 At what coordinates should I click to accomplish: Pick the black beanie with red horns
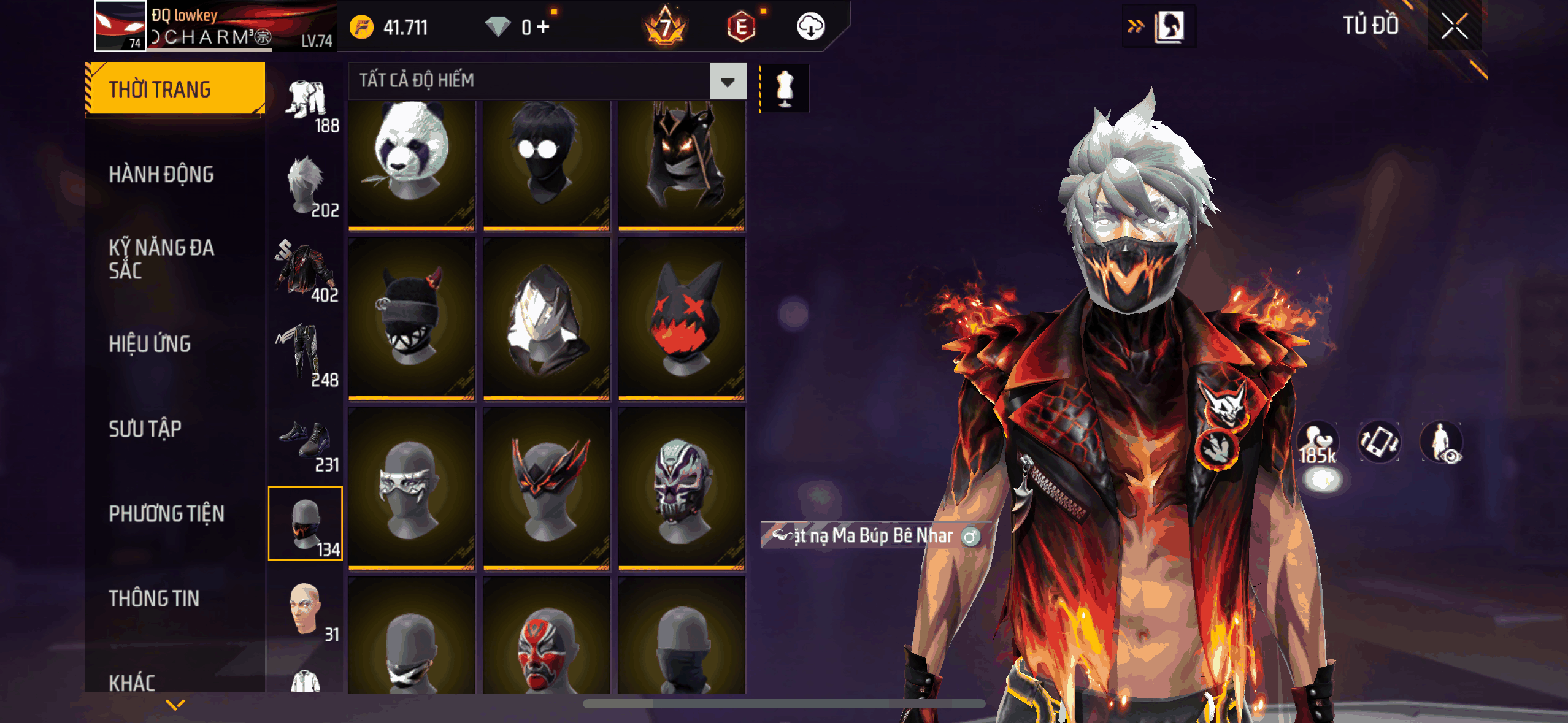click(x=411, y=319)
